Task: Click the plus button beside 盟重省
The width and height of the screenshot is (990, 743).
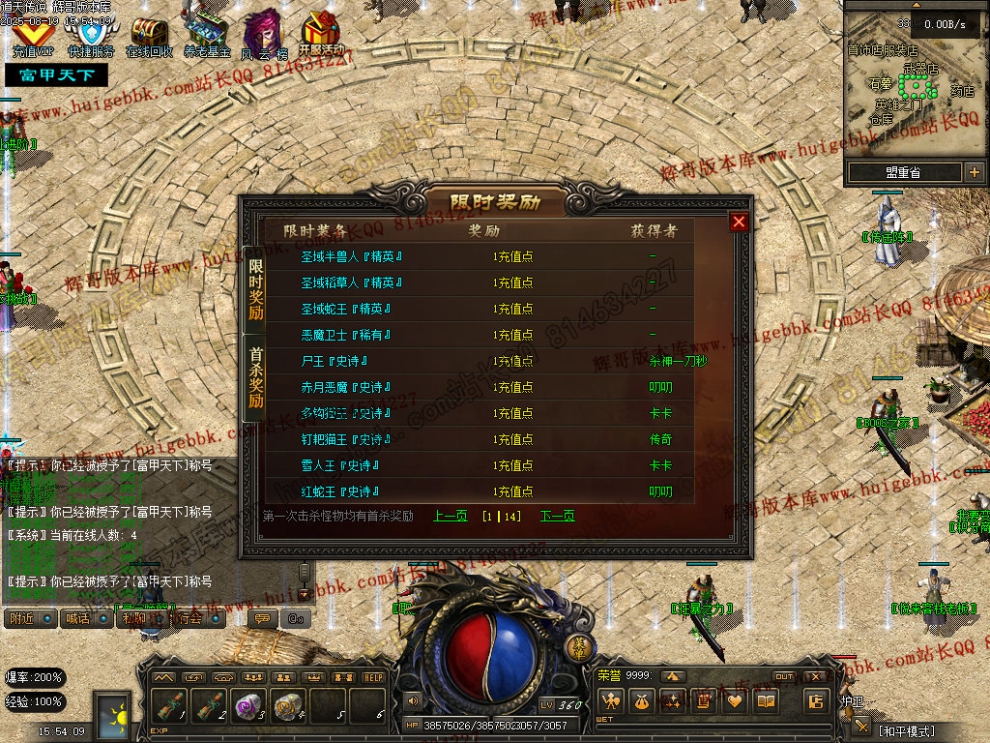Action: tap(974, 172)
